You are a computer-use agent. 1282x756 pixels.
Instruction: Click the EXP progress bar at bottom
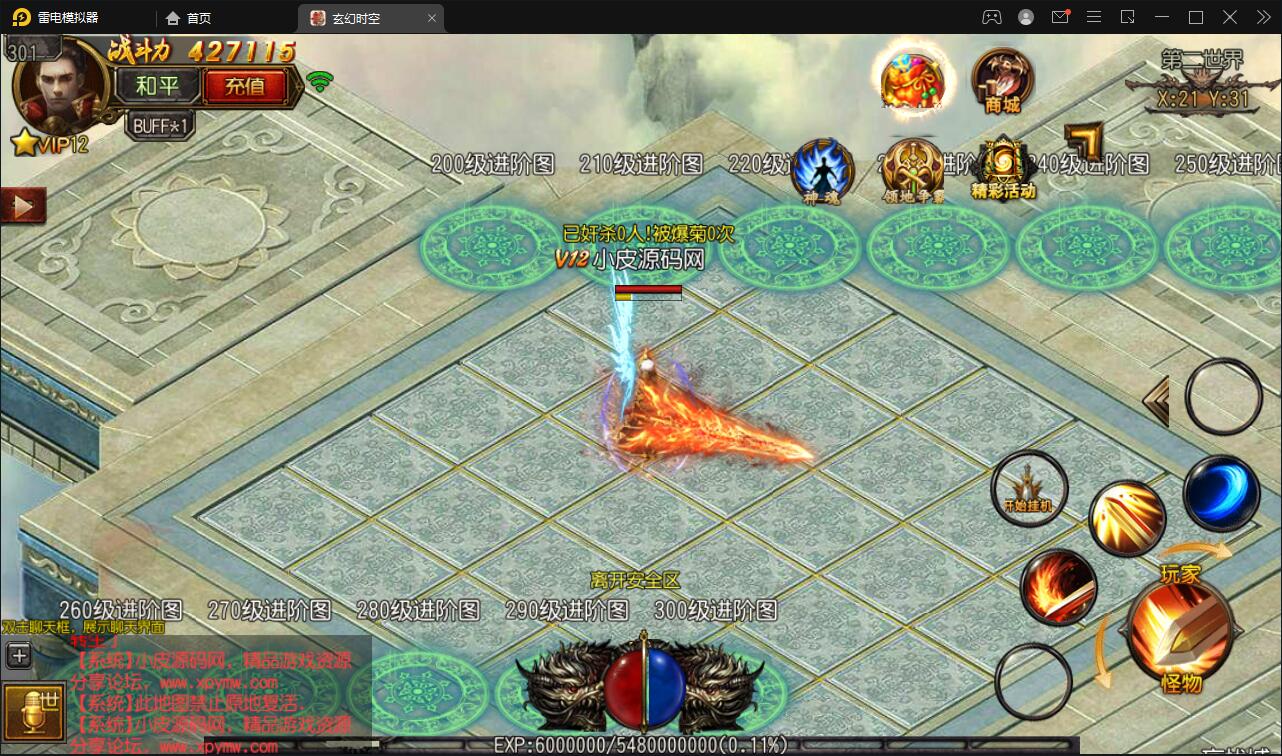[x=640, y=744]
